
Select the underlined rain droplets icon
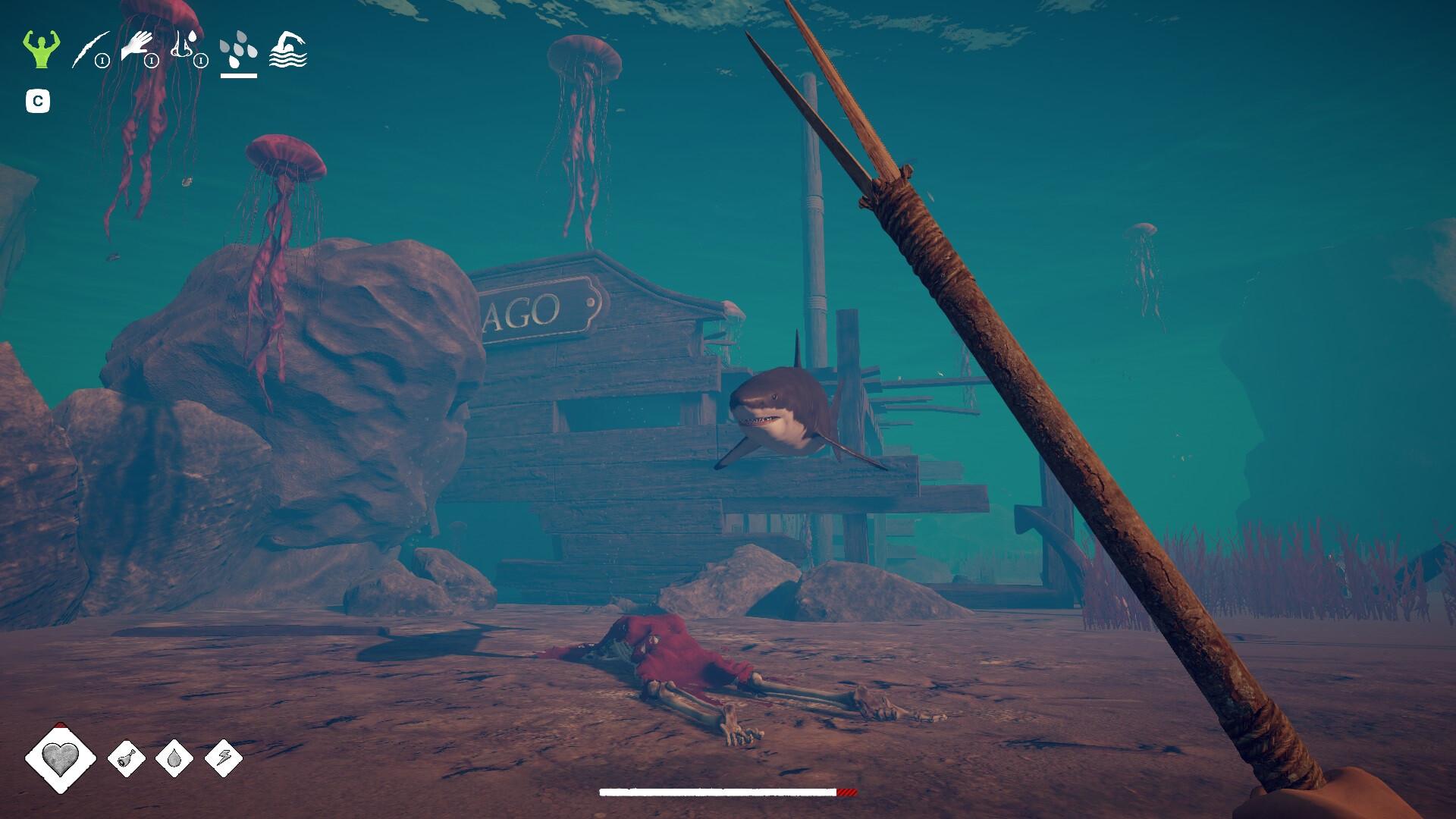(238, 50)
